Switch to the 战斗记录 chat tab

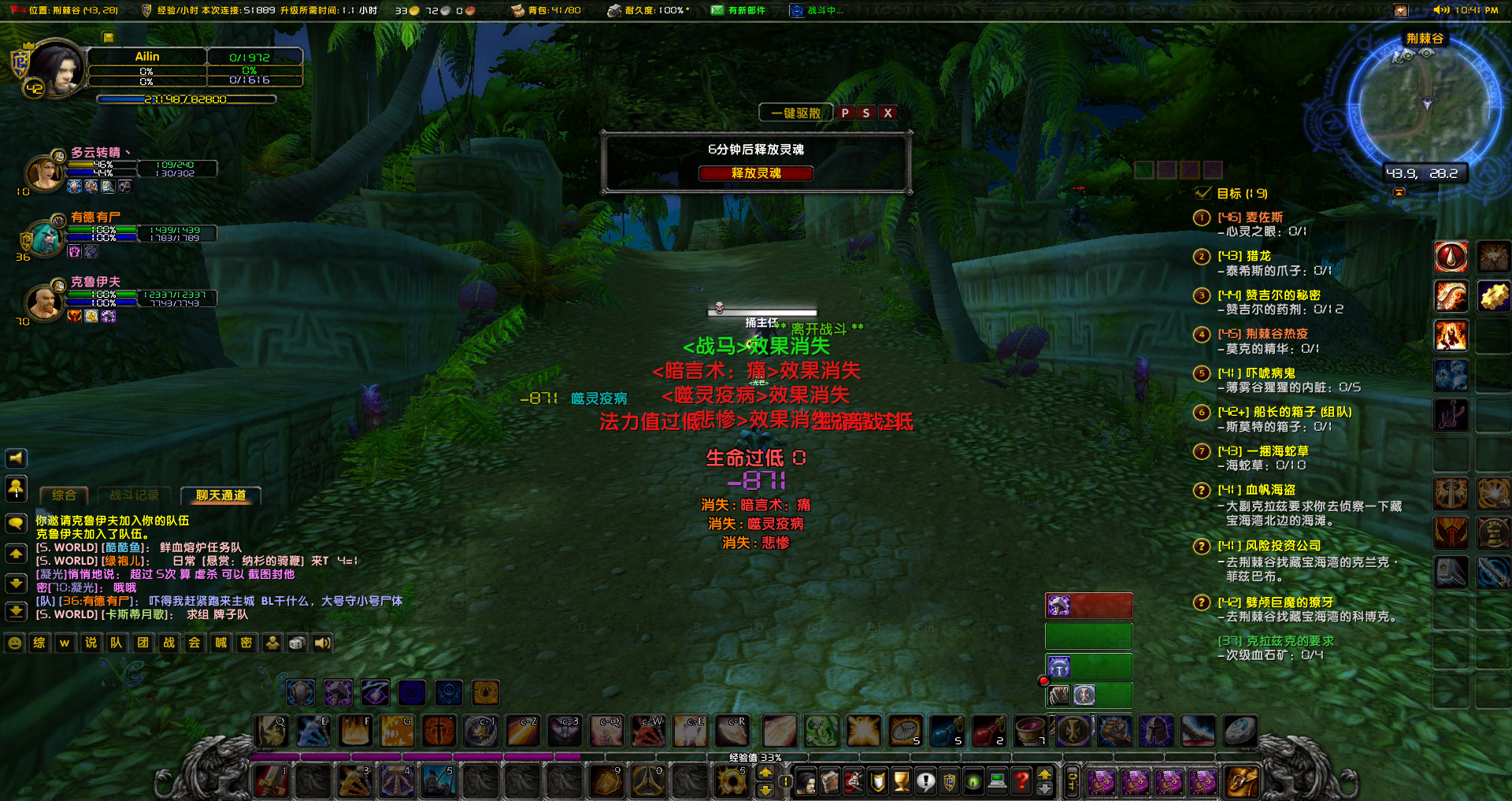(x=134, y=495)
